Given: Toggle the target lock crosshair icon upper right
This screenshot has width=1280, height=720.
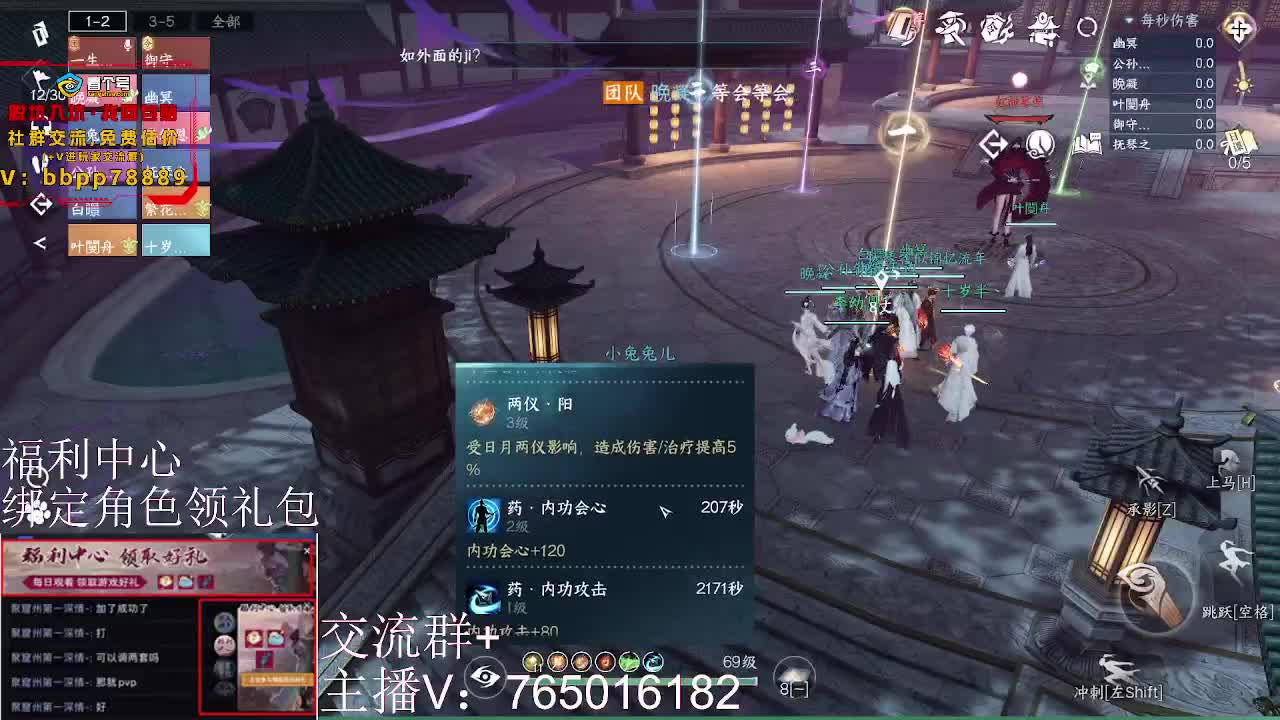Looking at the screenshot, I should pos(1240,29).
